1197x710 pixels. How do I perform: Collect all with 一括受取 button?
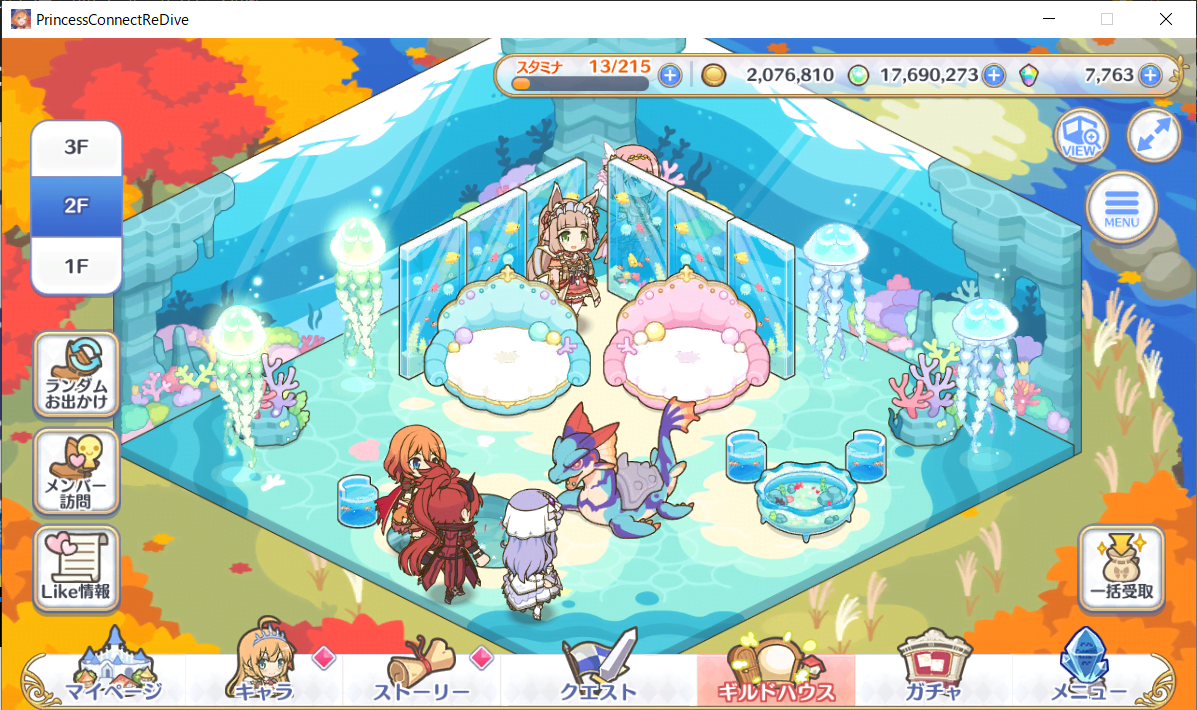tap(1121, 568)
